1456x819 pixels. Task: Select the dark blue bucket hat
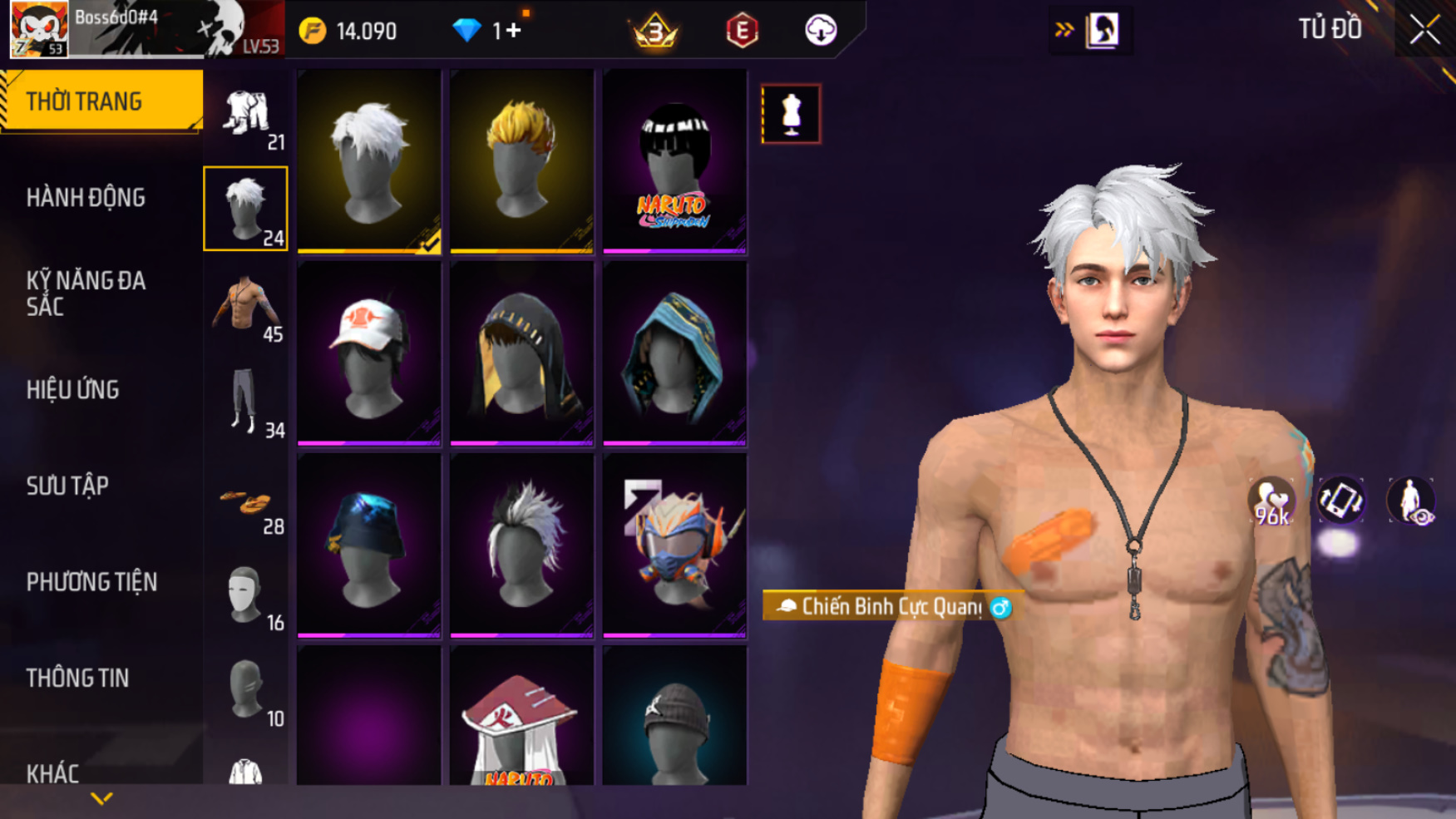[368, 545]
